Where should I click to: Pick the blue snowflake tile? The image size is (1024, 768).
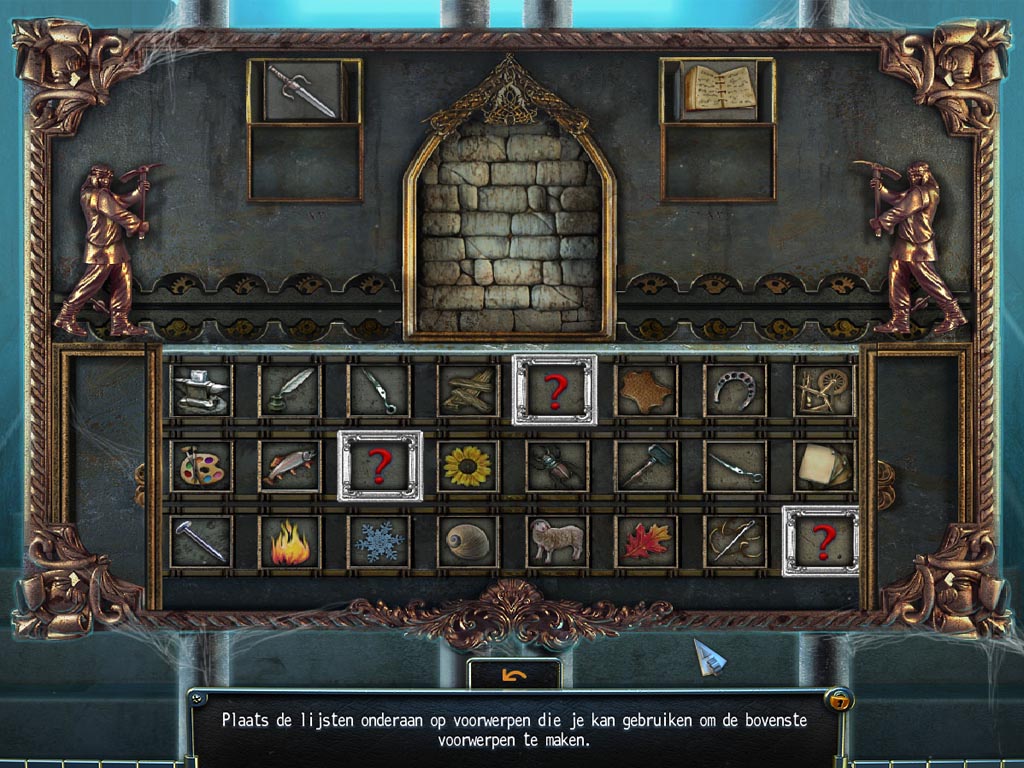(x=378, y=542)
